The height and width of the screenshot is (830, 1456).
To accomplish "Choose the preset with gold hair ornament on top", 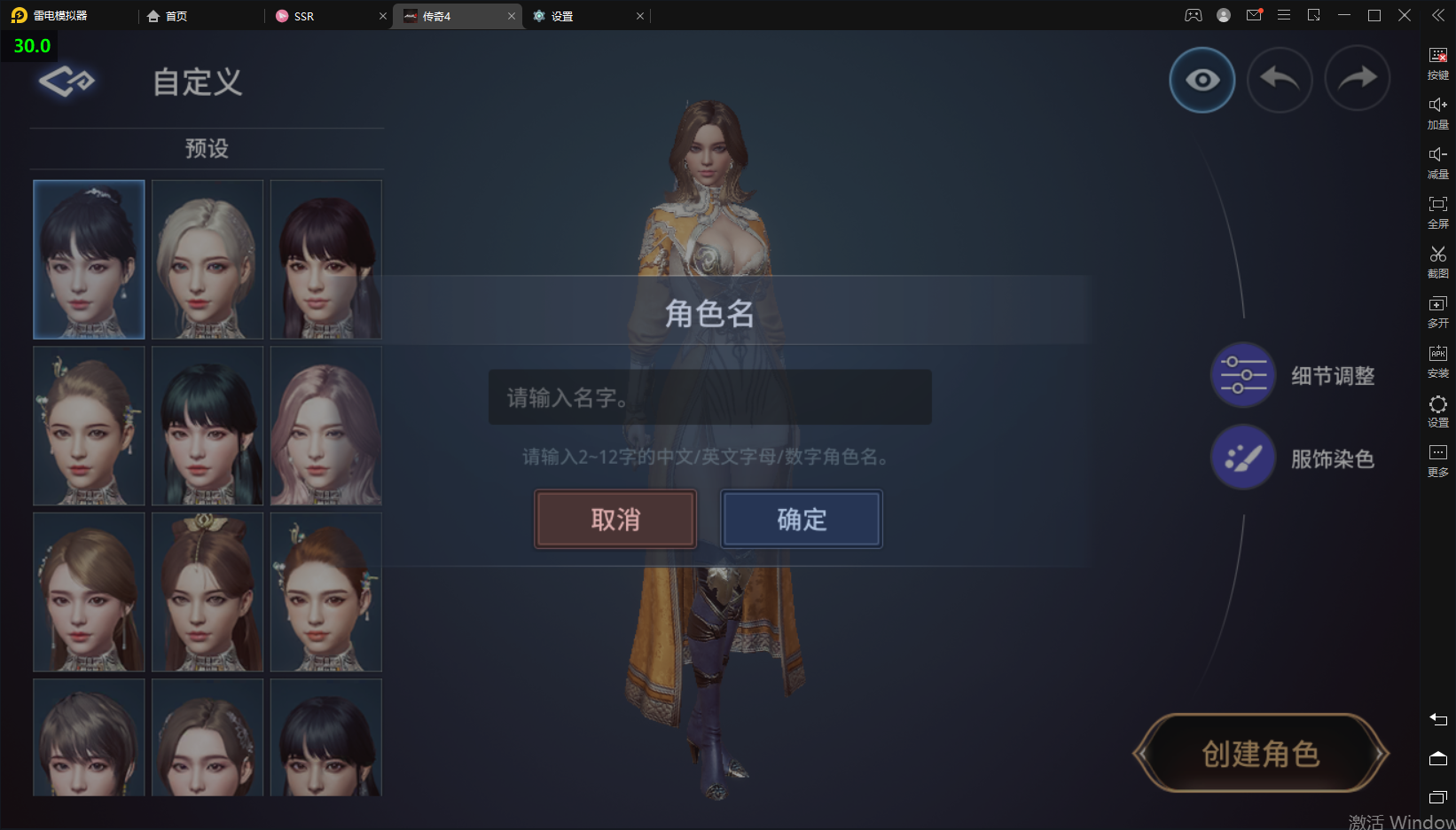I will [207, 591].
